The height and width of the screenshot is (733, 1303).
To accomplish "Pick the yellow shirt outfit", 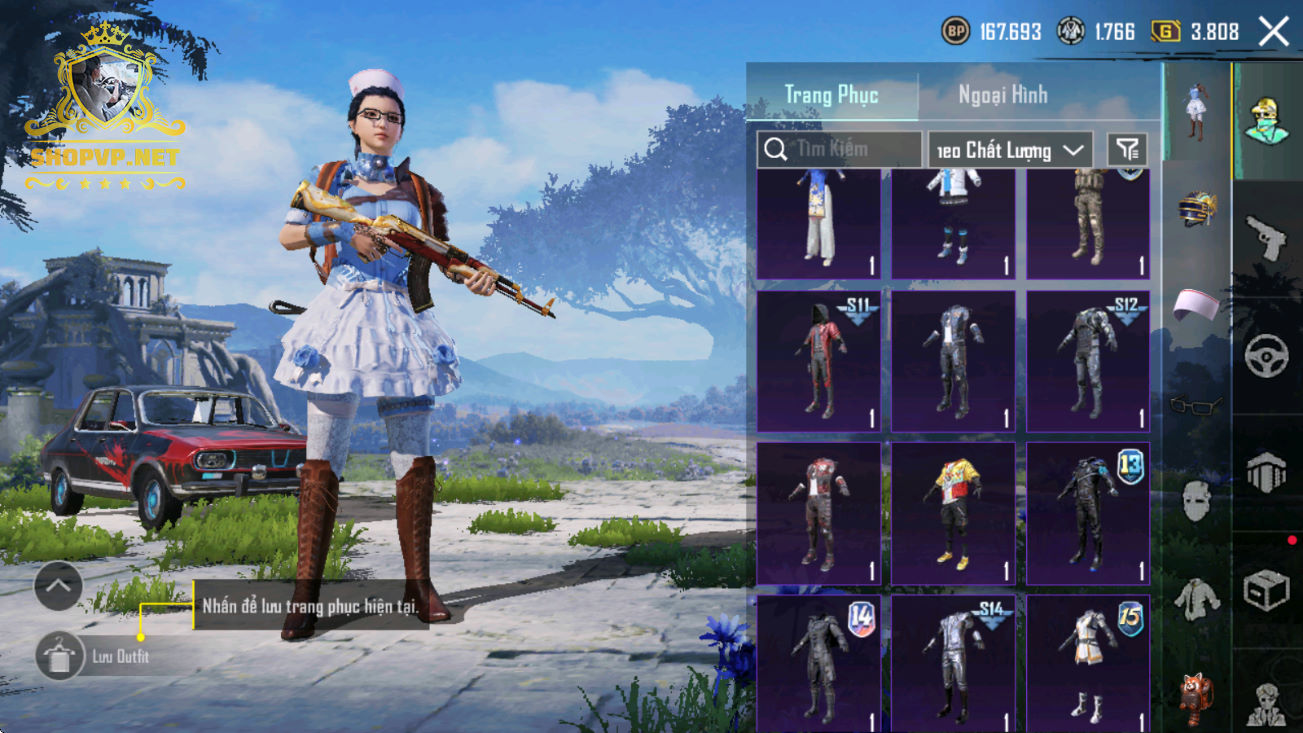I will (953, 513).
